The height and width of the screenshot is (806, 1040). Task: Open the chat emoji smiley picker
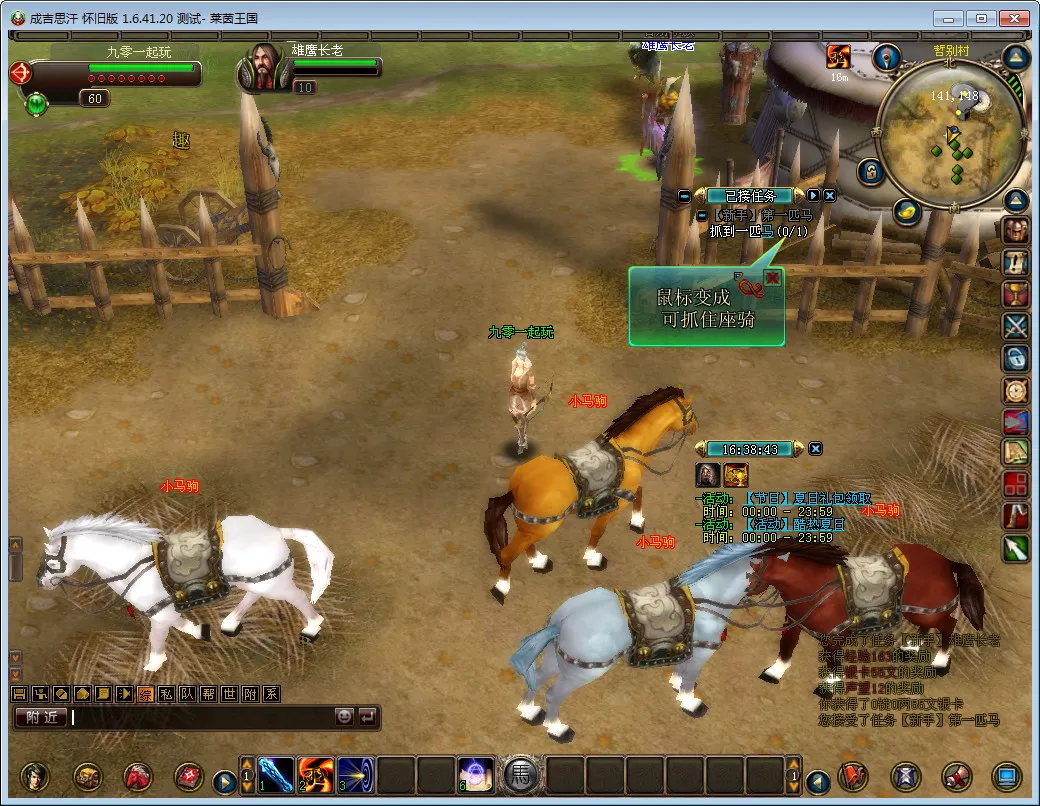pyautogui.click(x=344, y=717)
